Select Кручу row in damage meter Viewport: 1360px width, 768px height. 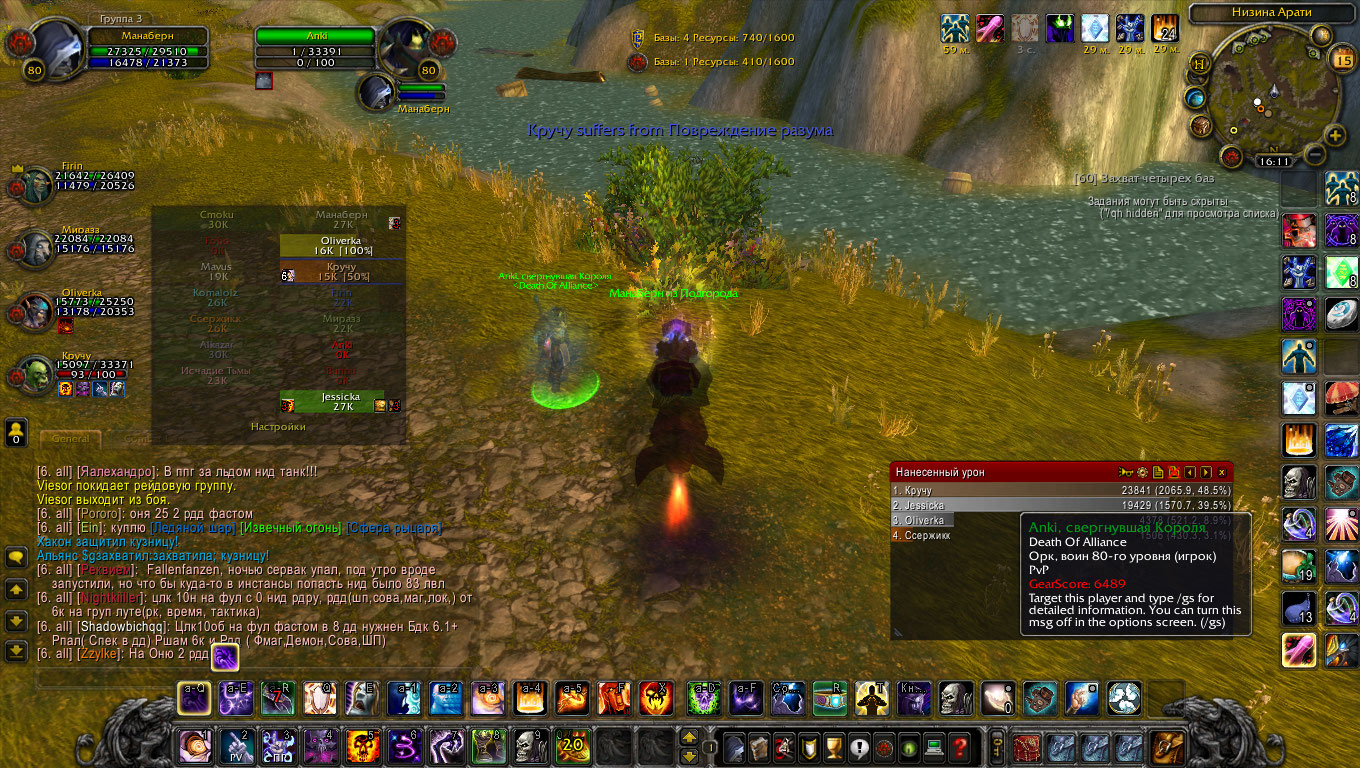(x=1060, y=491)
